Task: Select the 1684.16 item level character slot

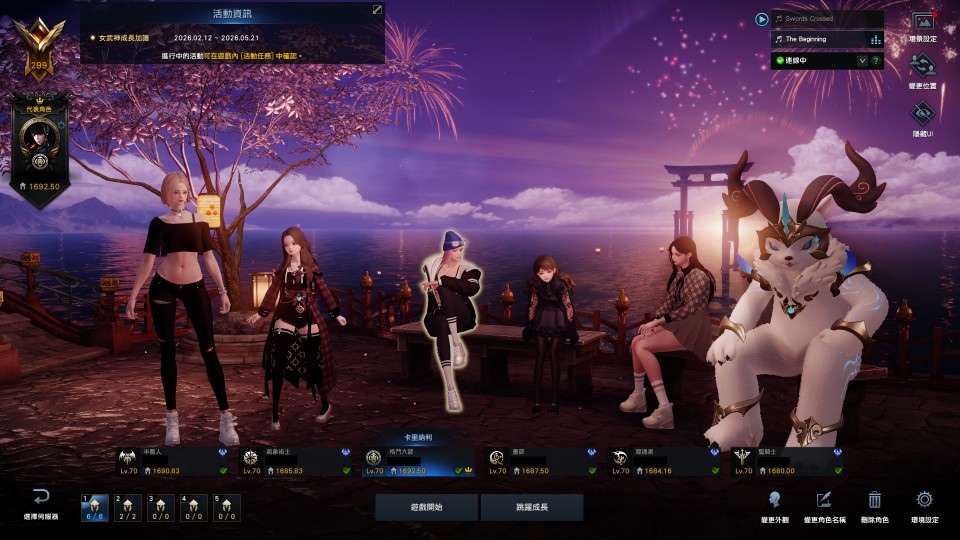Action: coord(665,461)
